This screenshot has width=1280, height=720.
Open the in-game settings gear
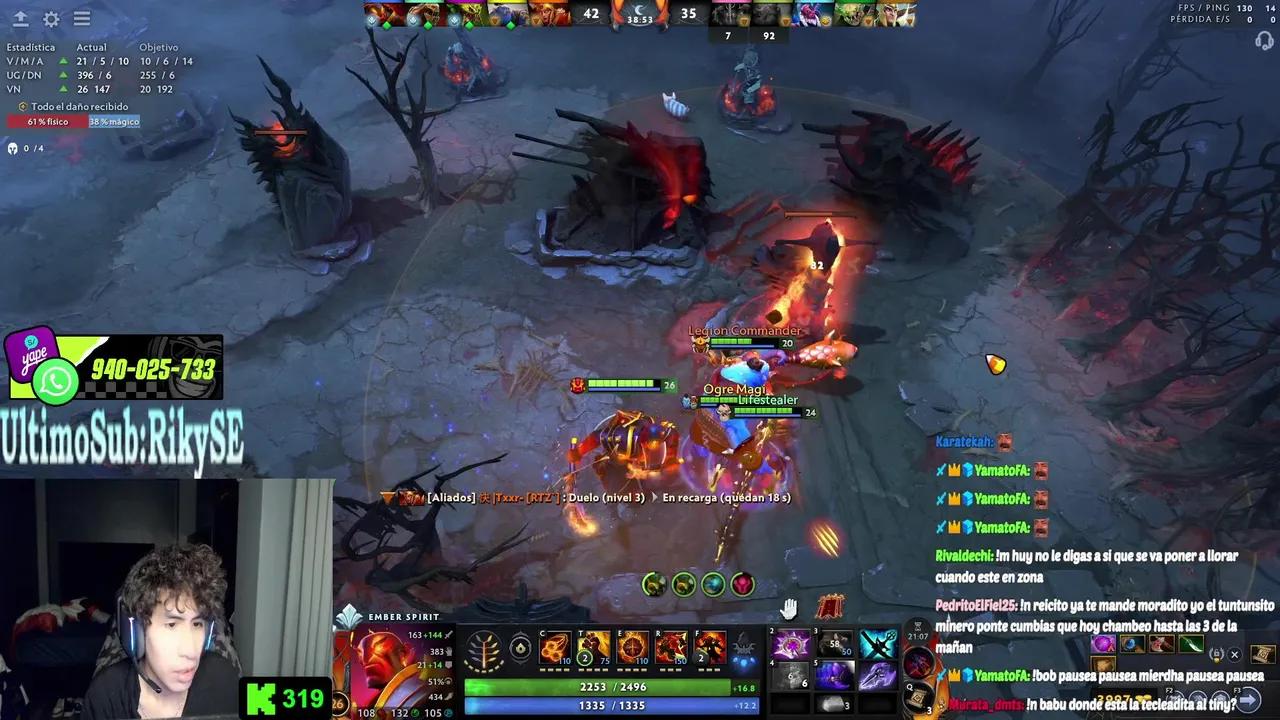point(52,19)
